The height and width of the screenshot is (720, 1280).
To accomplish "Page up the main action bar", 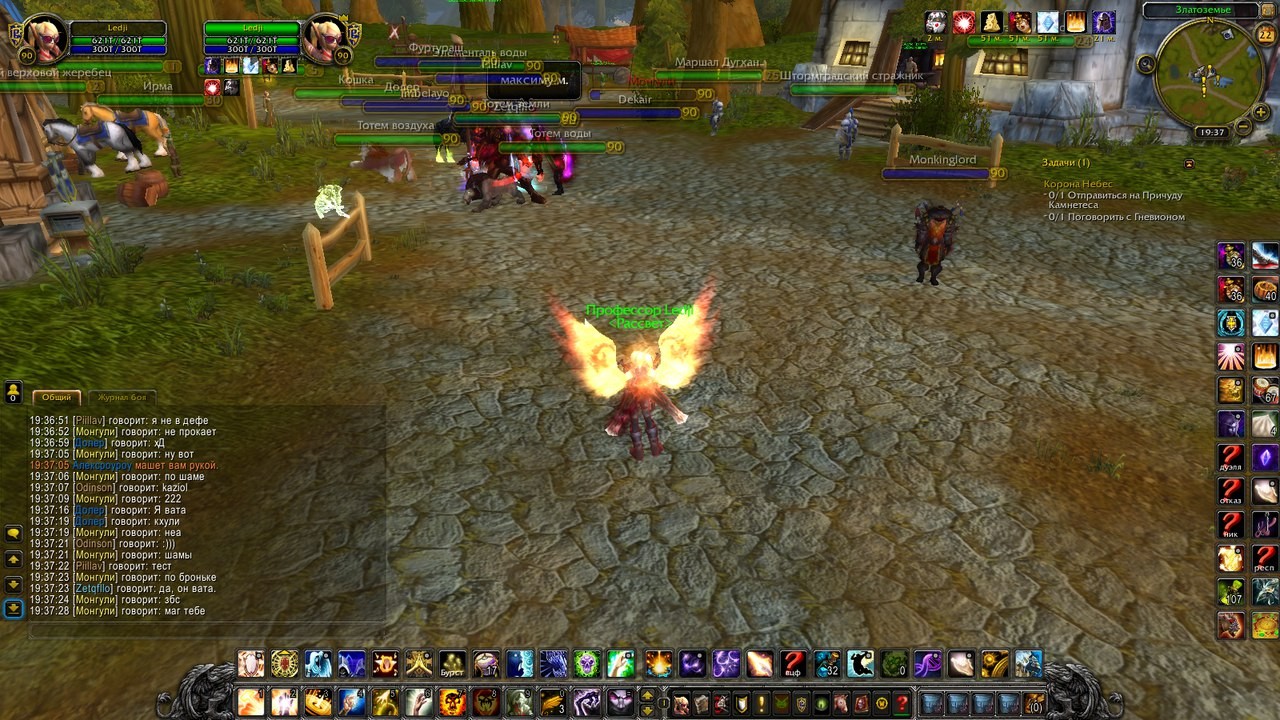I will (647, 695).
